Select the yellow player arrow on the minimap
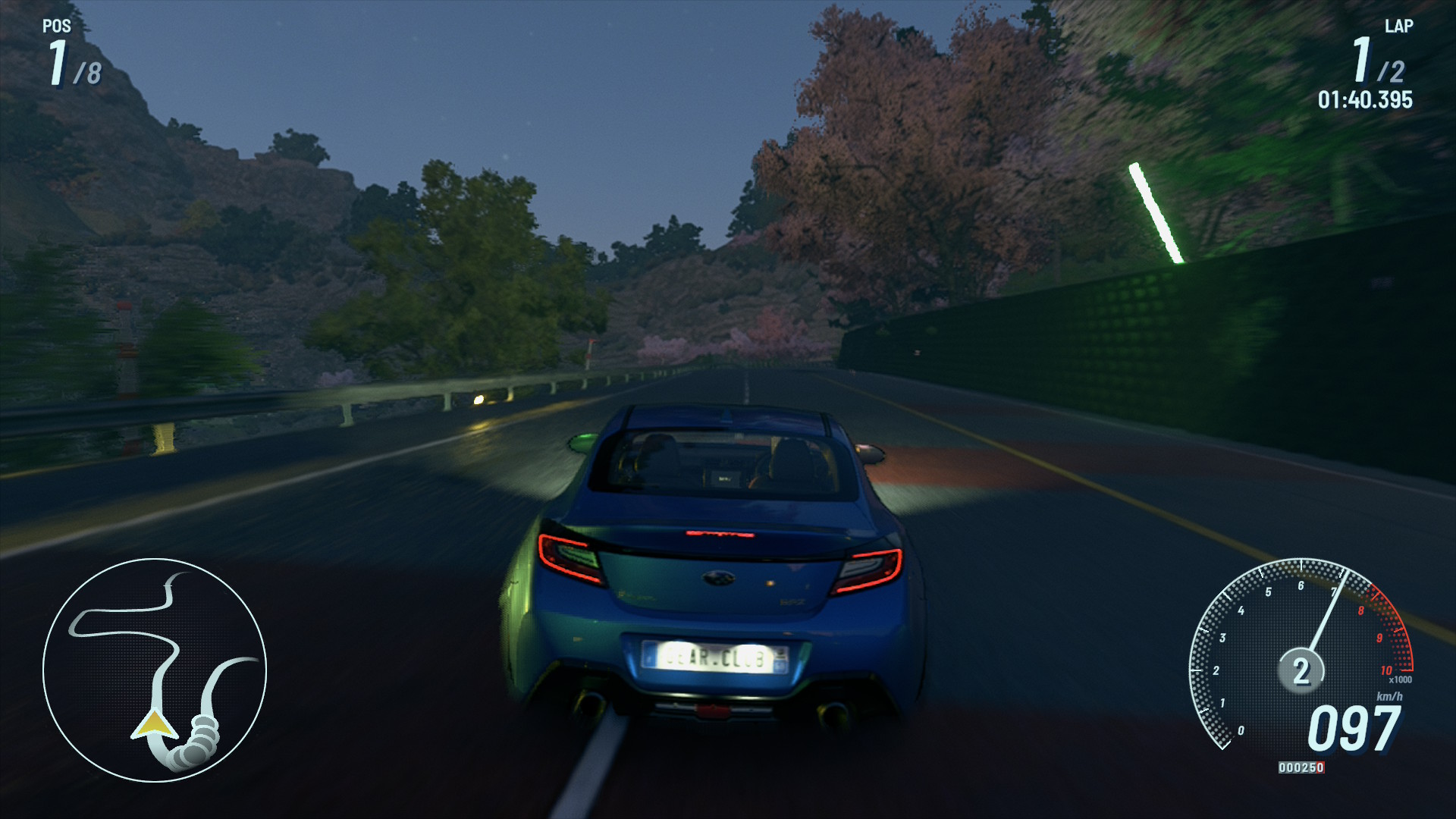 (154, 724)
